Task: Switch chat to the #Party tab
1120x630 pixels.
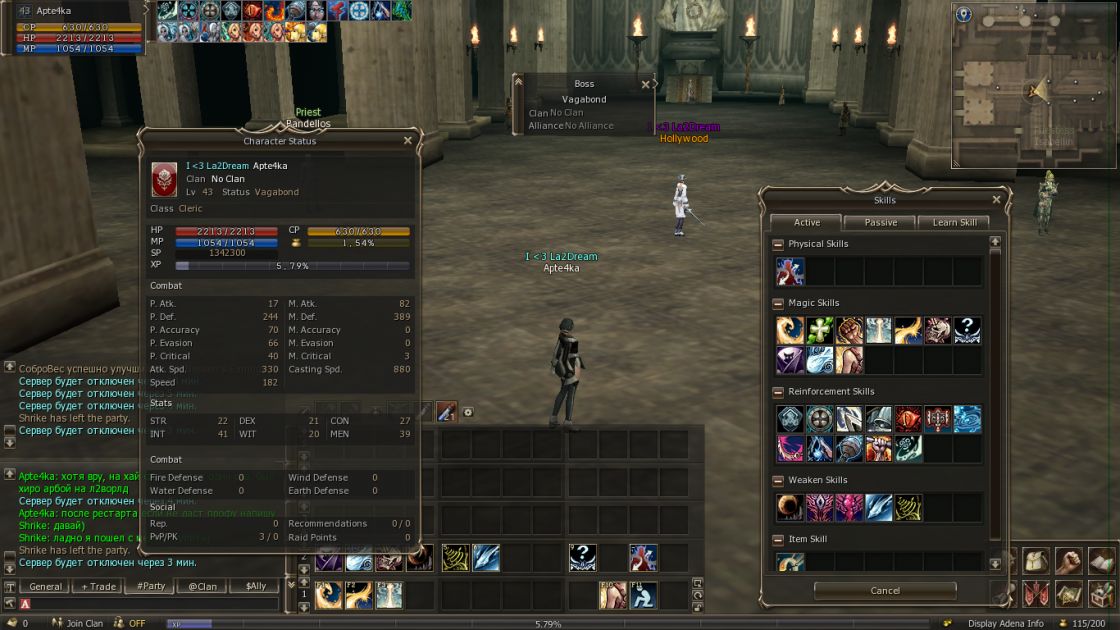Action: coord(151,587)
